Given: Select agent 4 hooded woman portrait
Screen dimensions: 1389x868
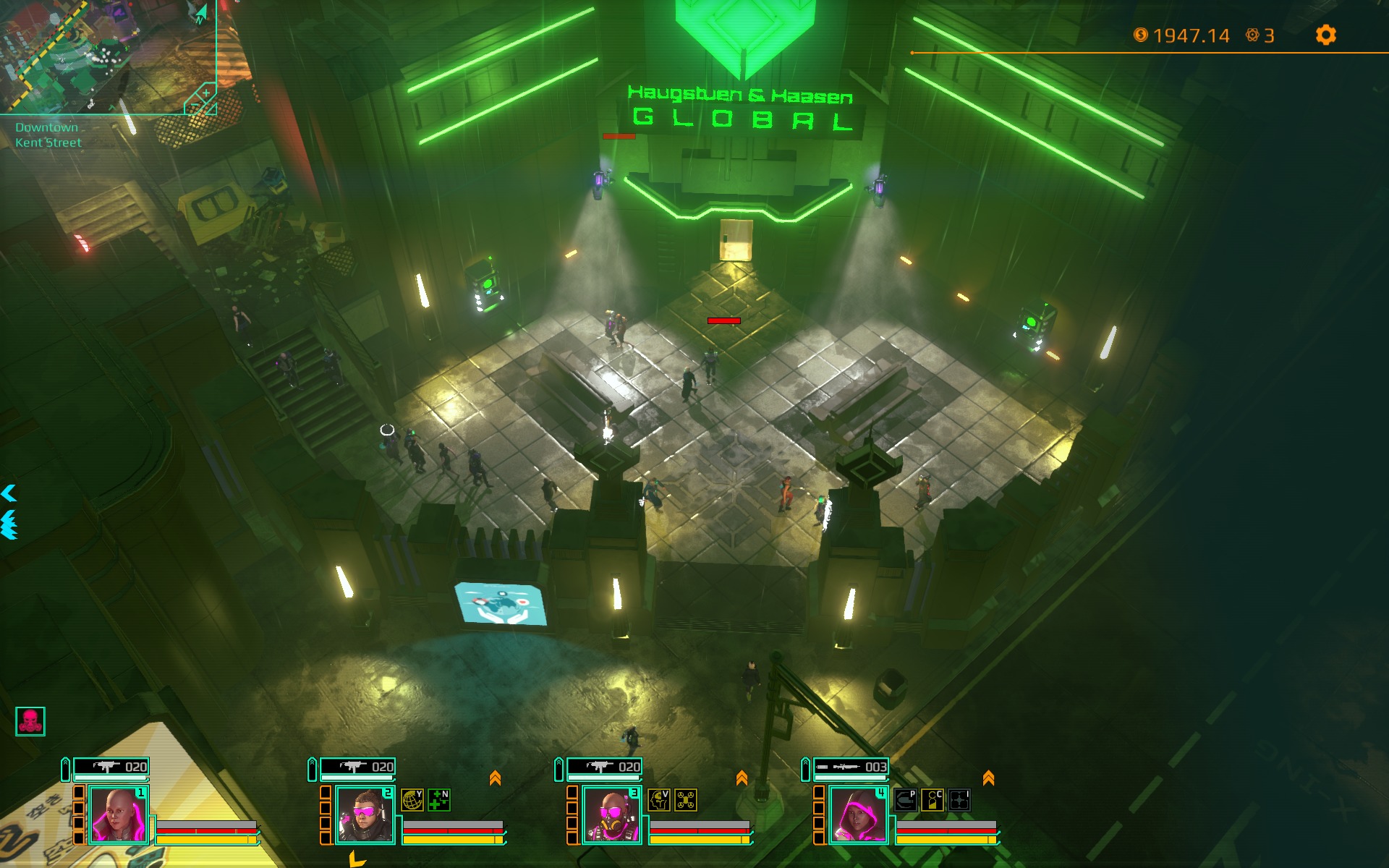Looking at the screenshot, I should point(858,815).
